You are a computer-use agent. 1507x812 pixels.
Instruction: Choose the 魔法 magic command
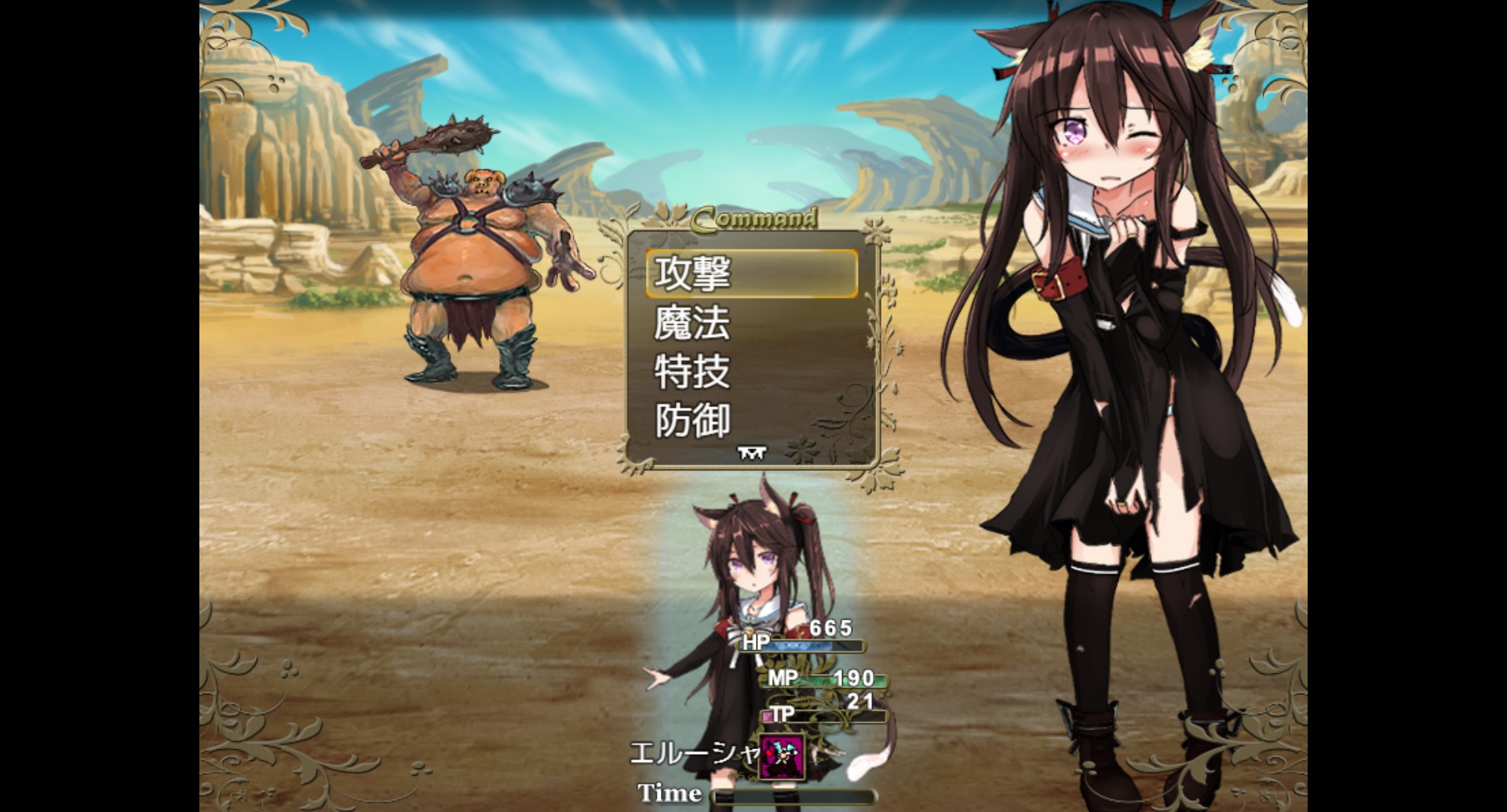coord(751,323)
